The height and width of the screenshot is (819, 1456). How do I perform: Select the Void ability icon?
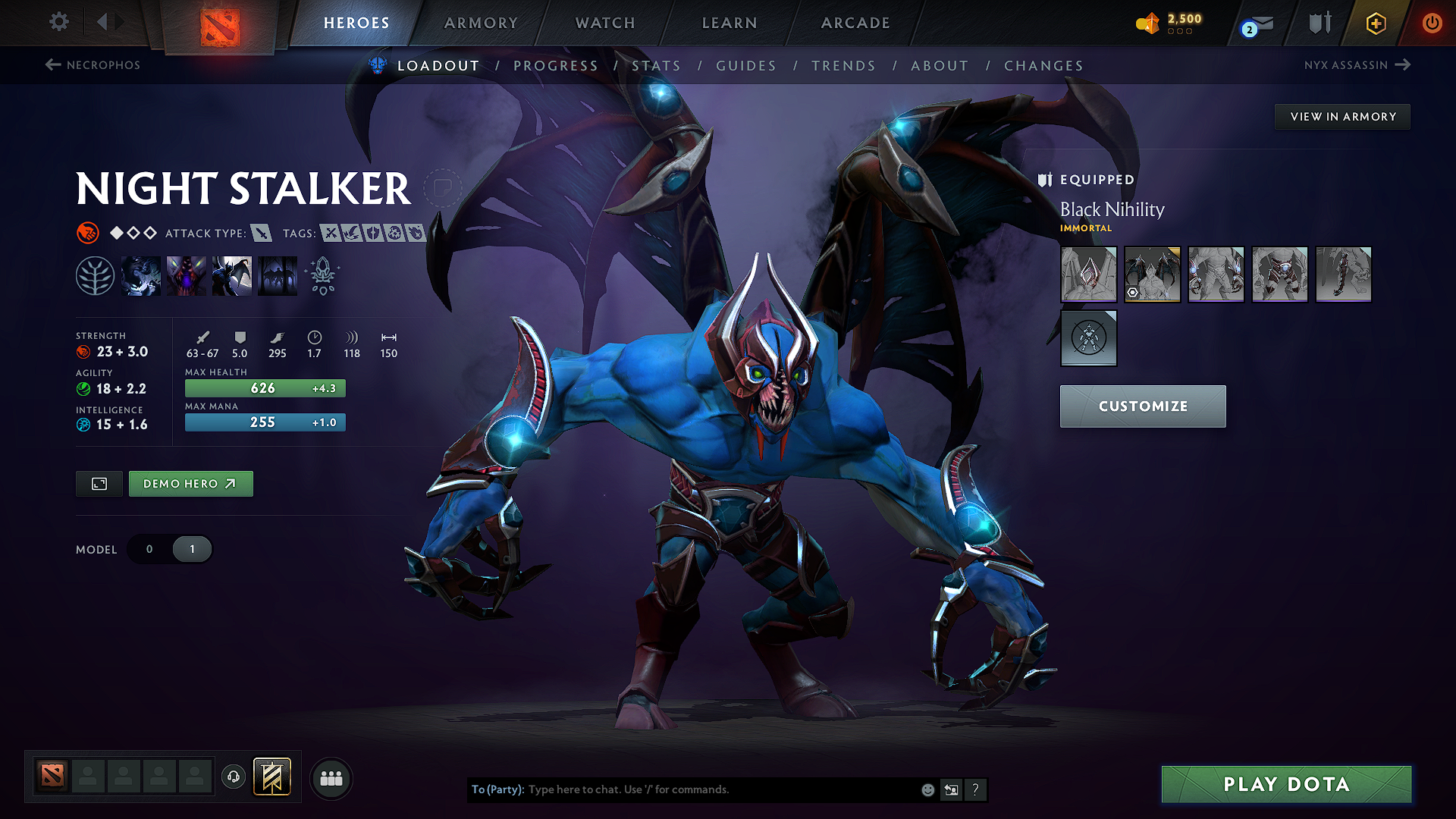coord(141,275)
